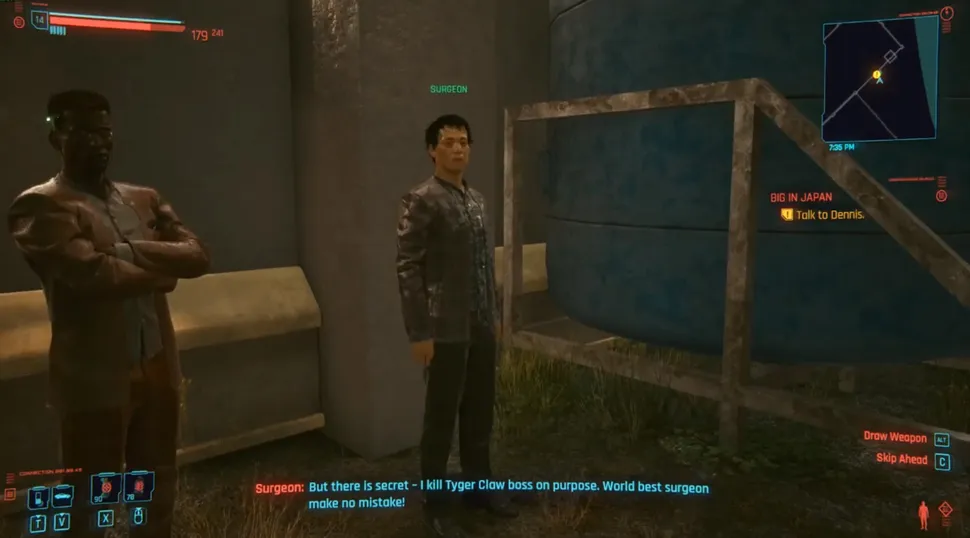Select the Talk to Dennis objective
The width and height of the screenshot is (970, 538).
click(x=829, y=215)
